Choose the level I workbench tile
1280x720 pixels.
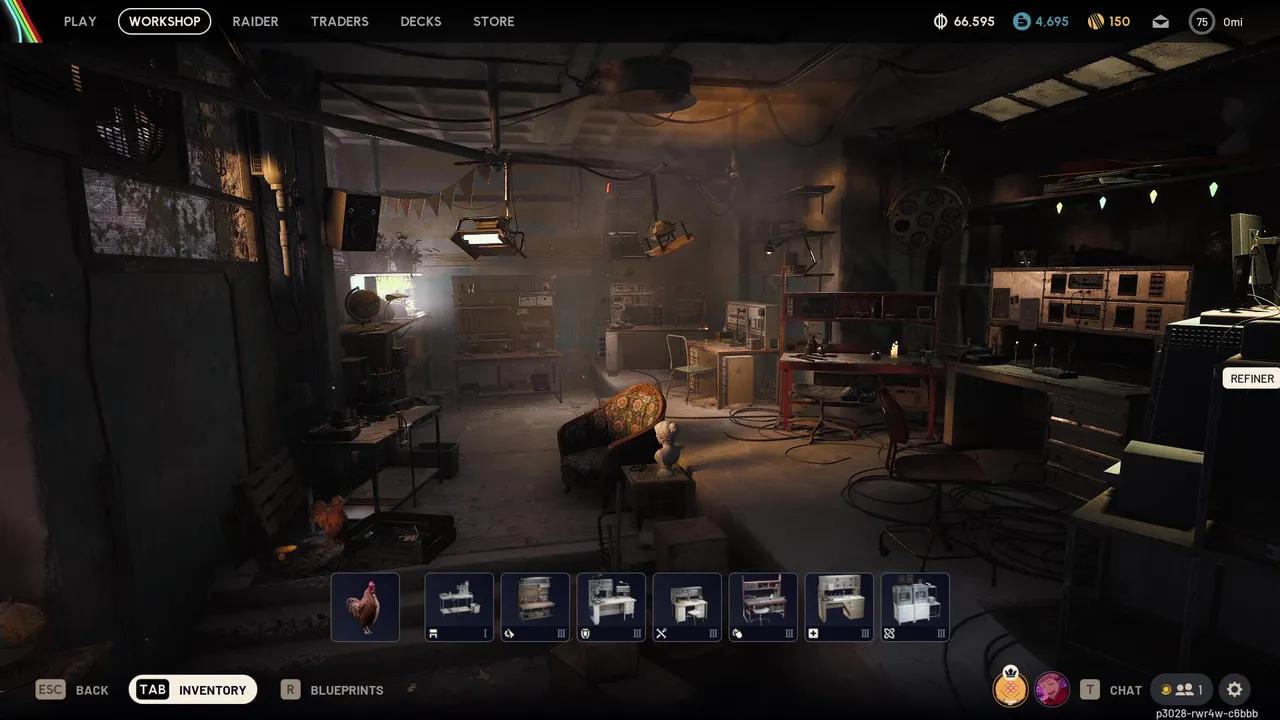(459, 607)
